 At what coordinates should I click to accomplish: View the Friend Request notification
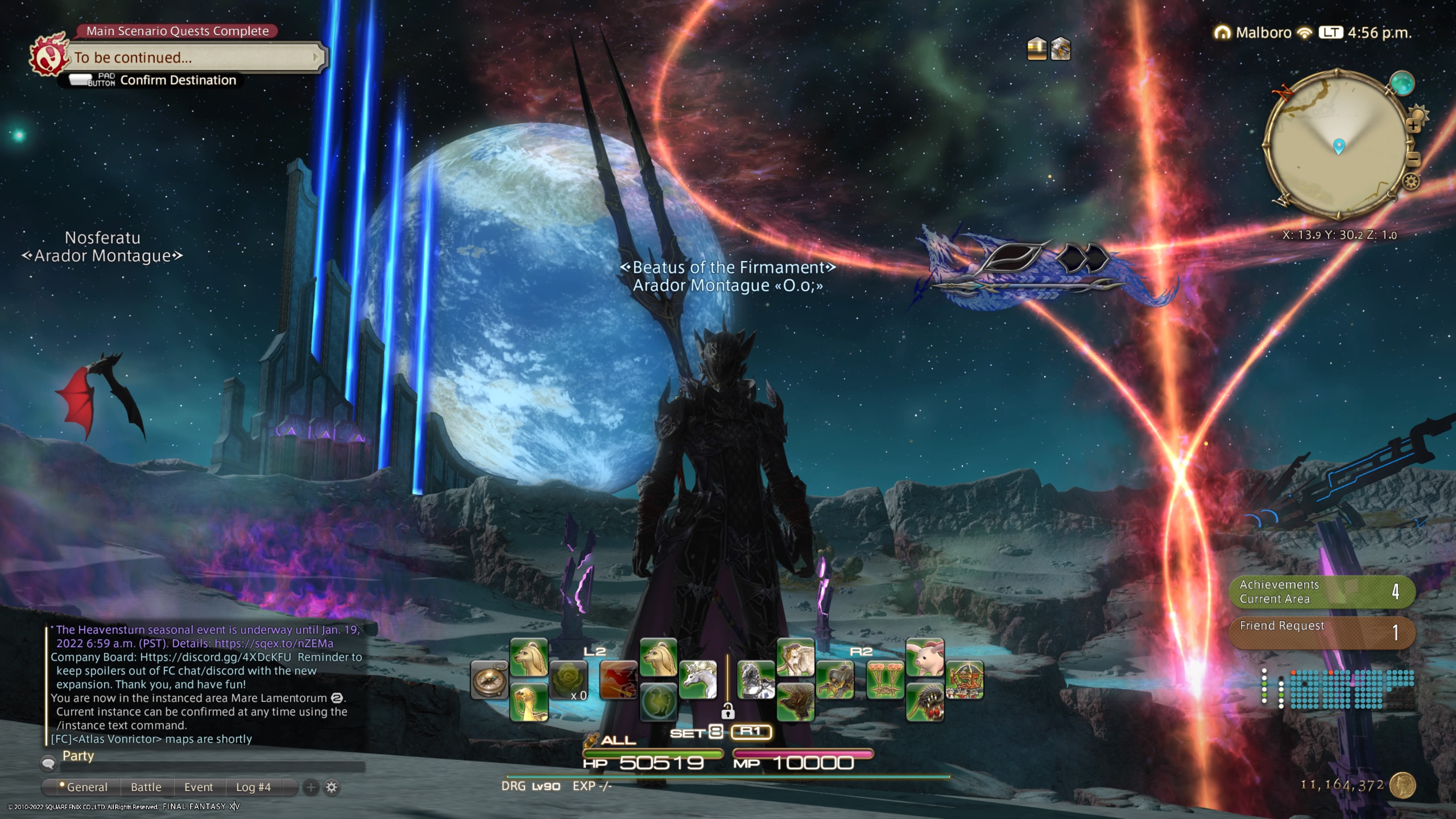pos(1321,632)
